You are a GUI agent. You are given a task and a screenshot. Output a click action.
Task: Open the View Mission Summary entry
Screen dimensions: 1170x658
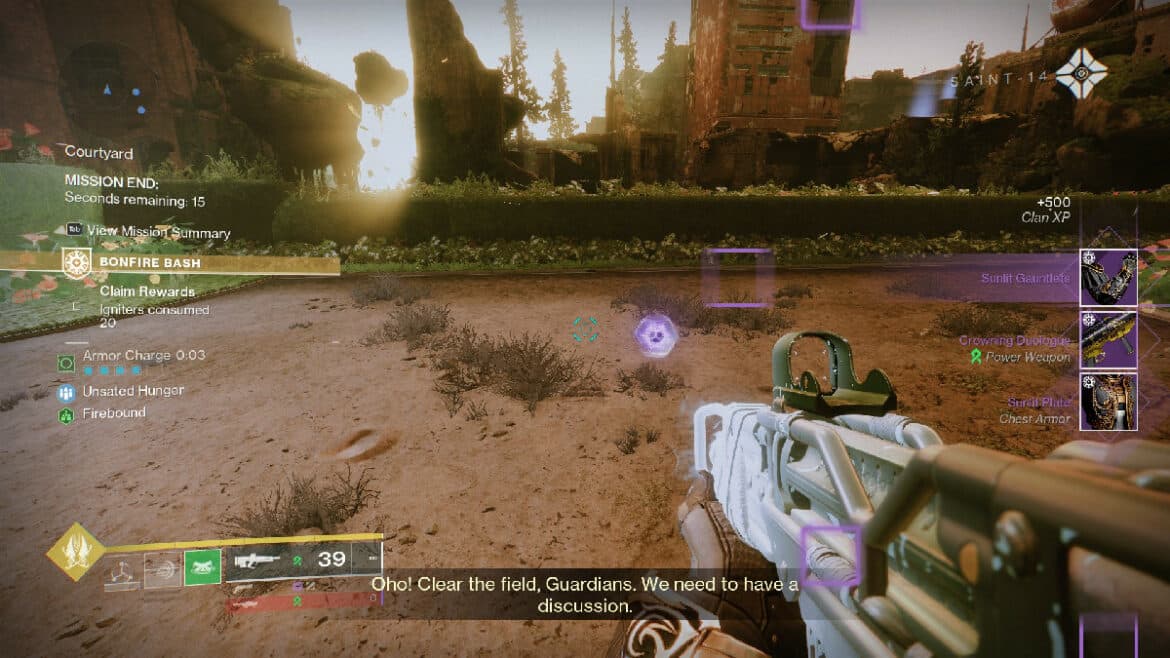[x=148, y=232]
